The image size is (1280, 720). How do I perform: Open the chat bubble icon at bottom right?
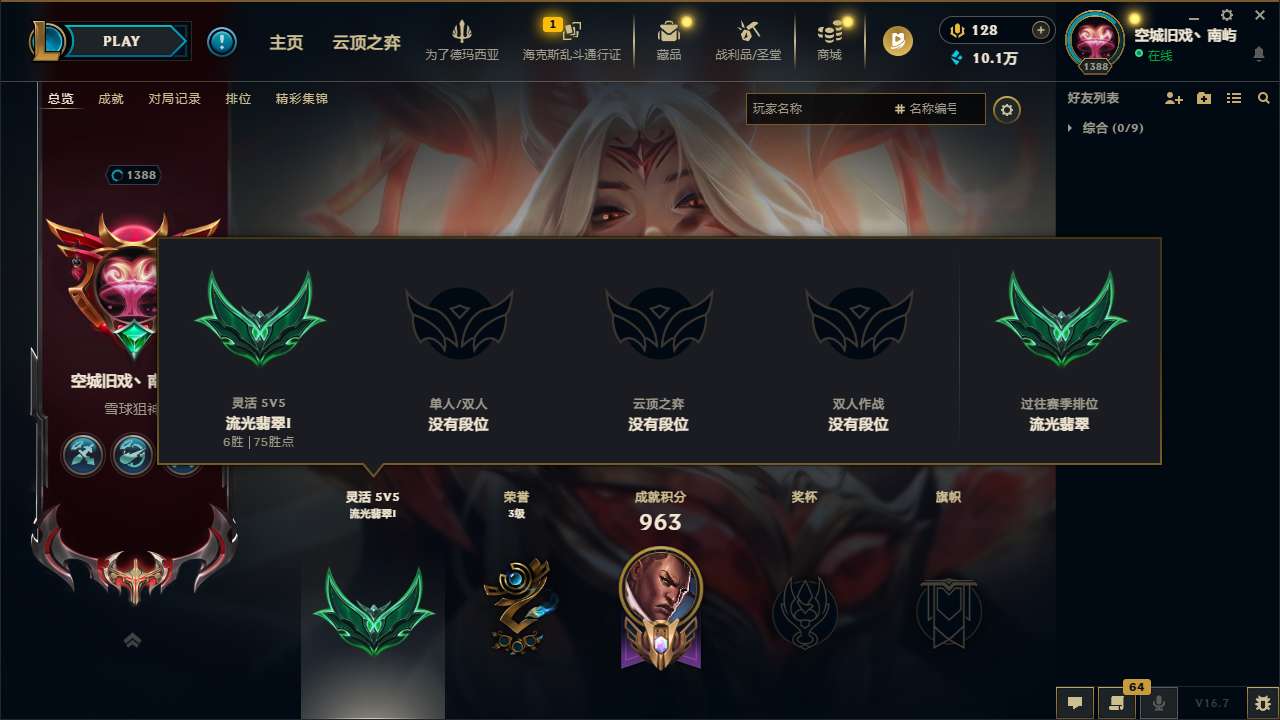click(1075, 703)
